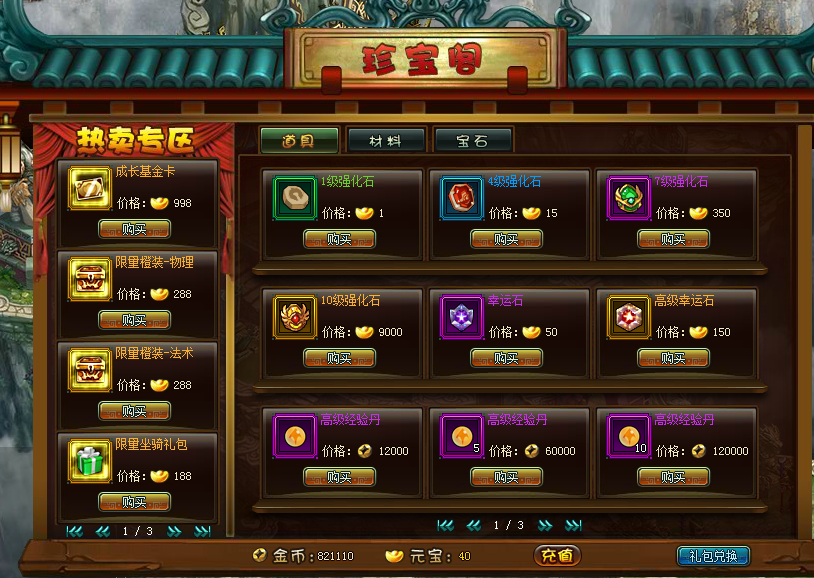
Task: Buy the 成长基金卡 for 998
Action: tap(134, 229)
